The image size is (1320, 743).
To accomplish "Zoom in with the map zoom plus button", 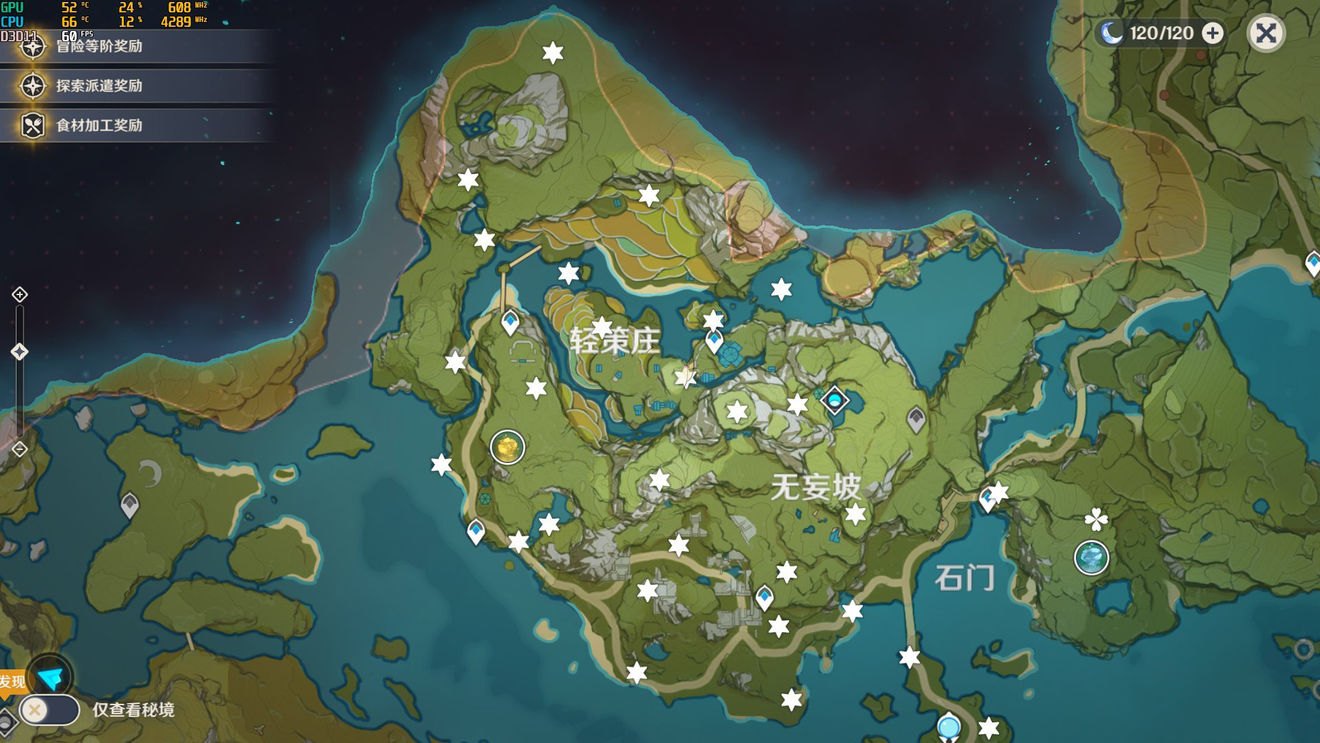I will tap(19, 294).
